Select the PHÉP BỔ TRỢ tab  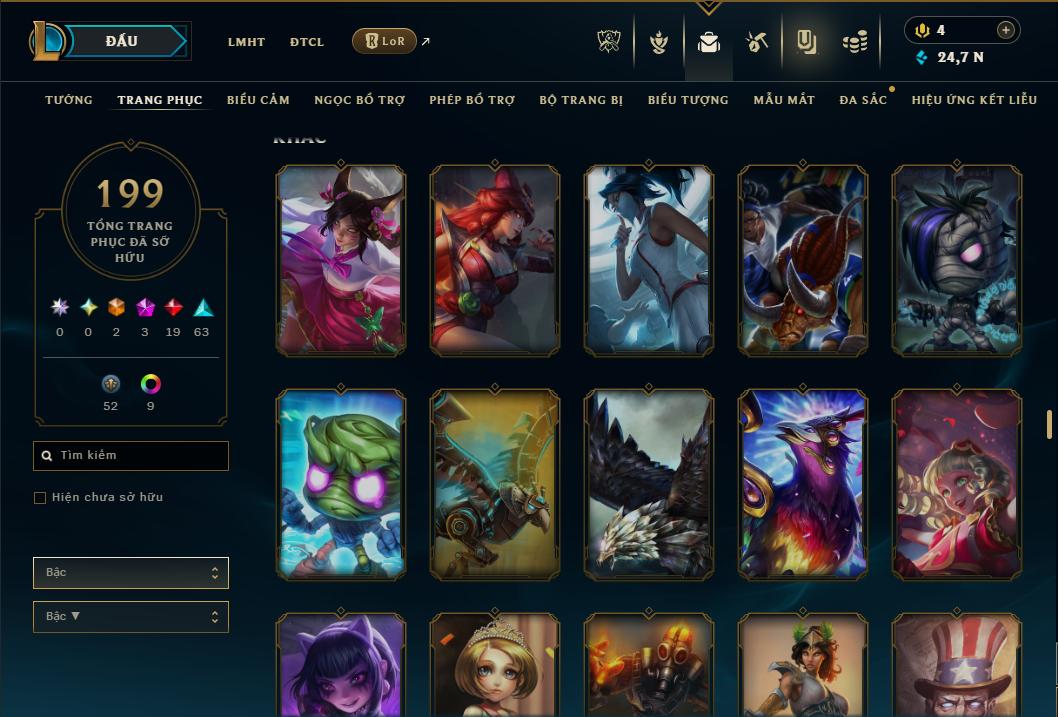point(472,100)
